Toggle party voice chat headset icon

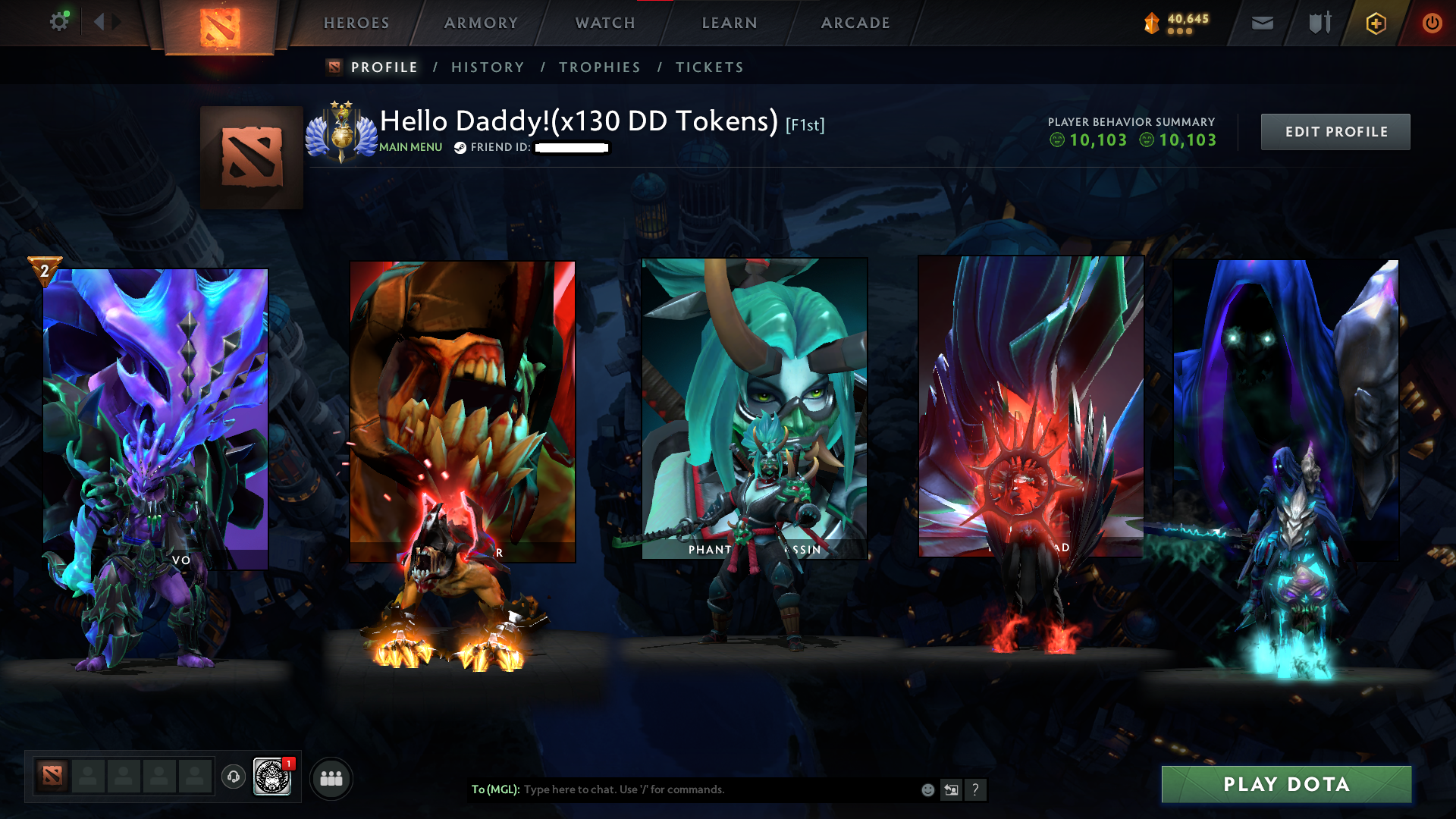233,777
